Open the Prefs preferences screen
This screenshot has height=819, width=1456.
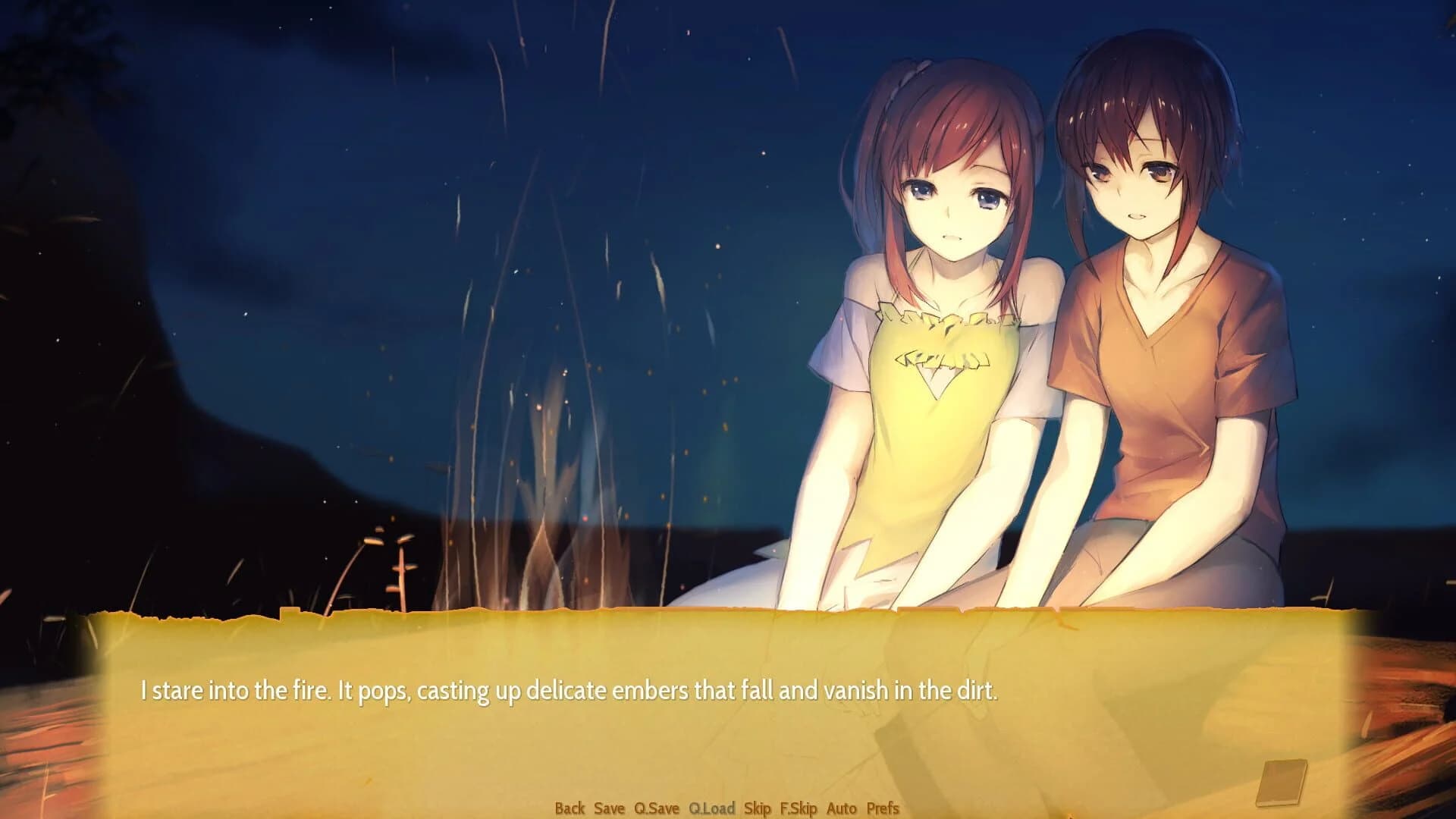pyautogui.click(x=882, y=809)
